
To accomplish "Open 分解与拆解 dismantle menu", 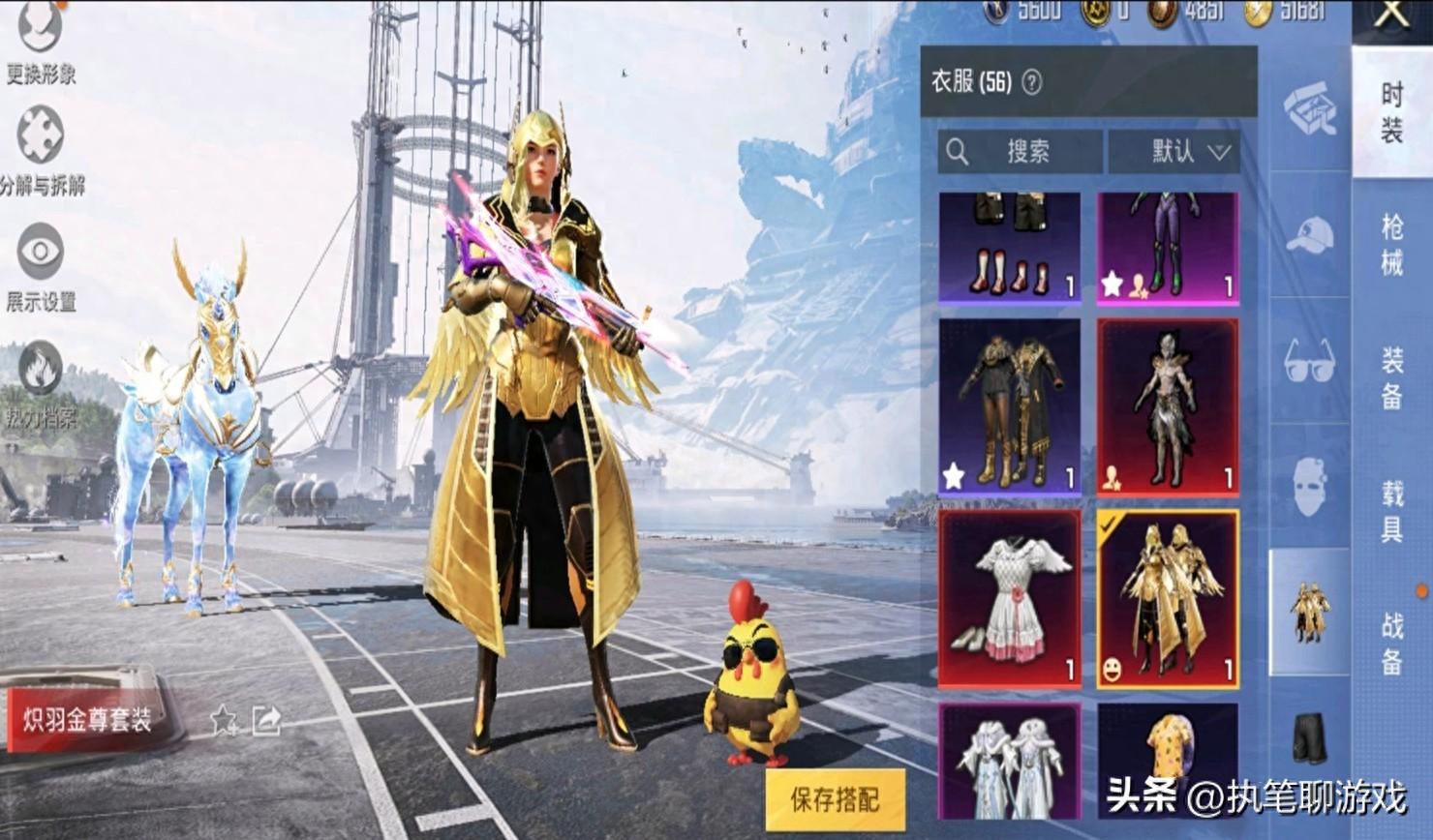I will click(x=40, y=137).
